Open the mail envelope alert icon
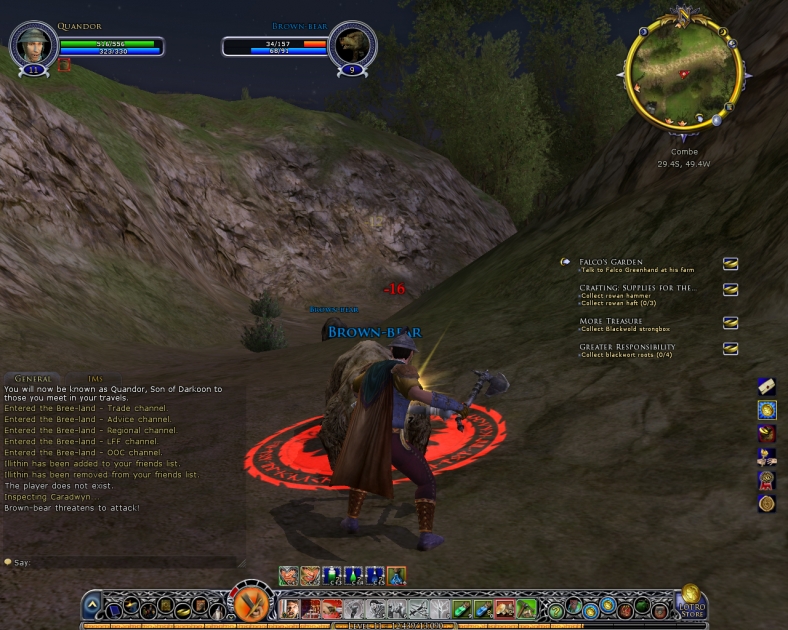This screenshot has height=630, width=788. (767, 386)
